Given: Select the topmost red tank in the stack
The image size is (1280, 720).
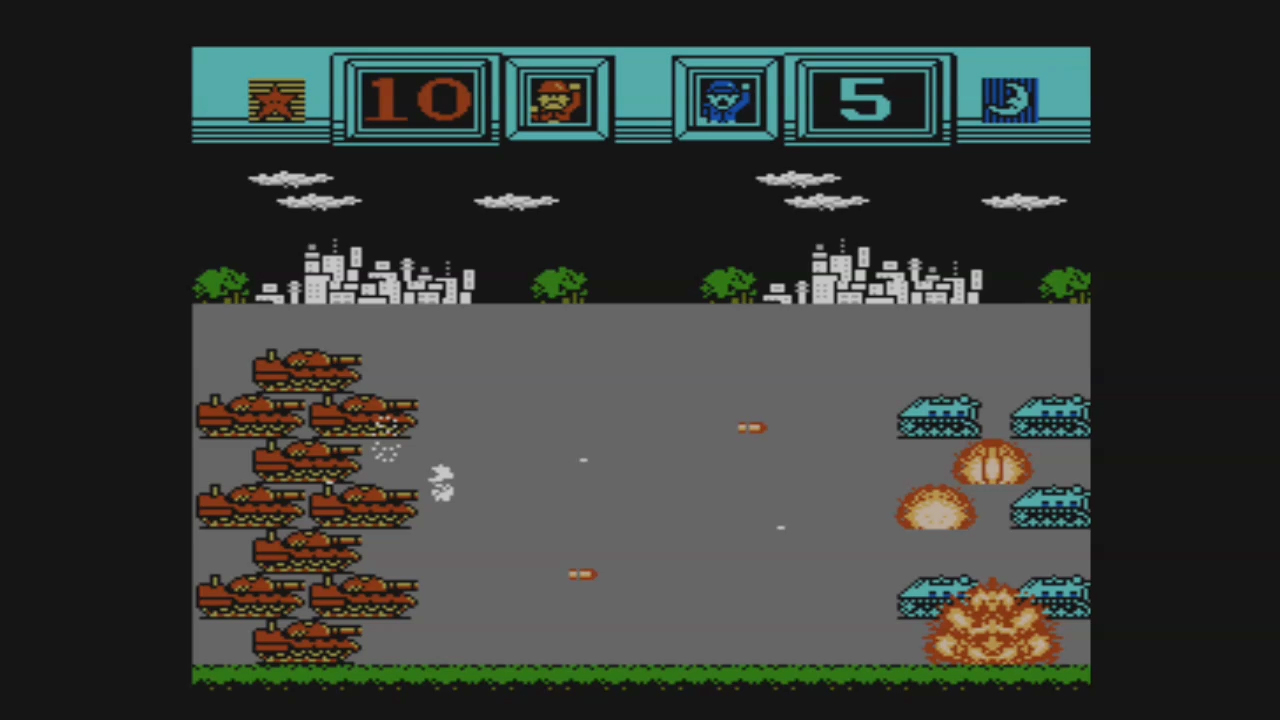Looking at the screenshot, I should [x=306, y=368].
